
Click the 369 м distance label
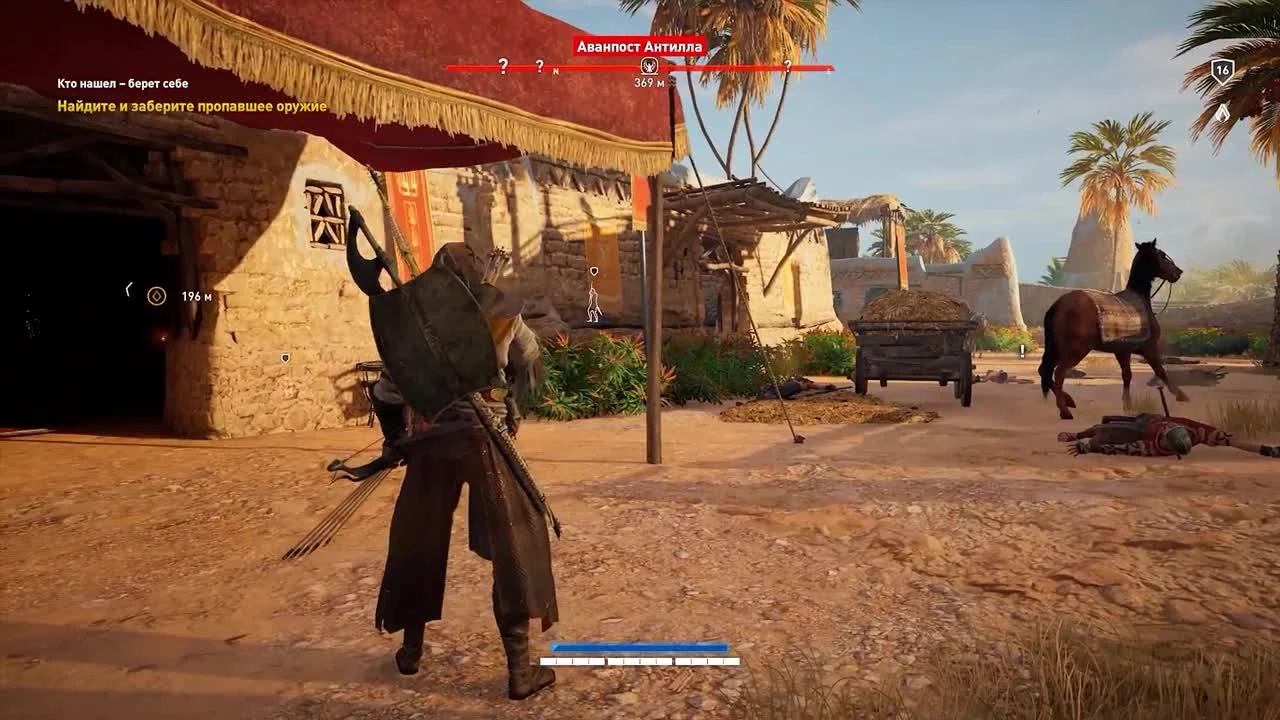pos(650,82)
